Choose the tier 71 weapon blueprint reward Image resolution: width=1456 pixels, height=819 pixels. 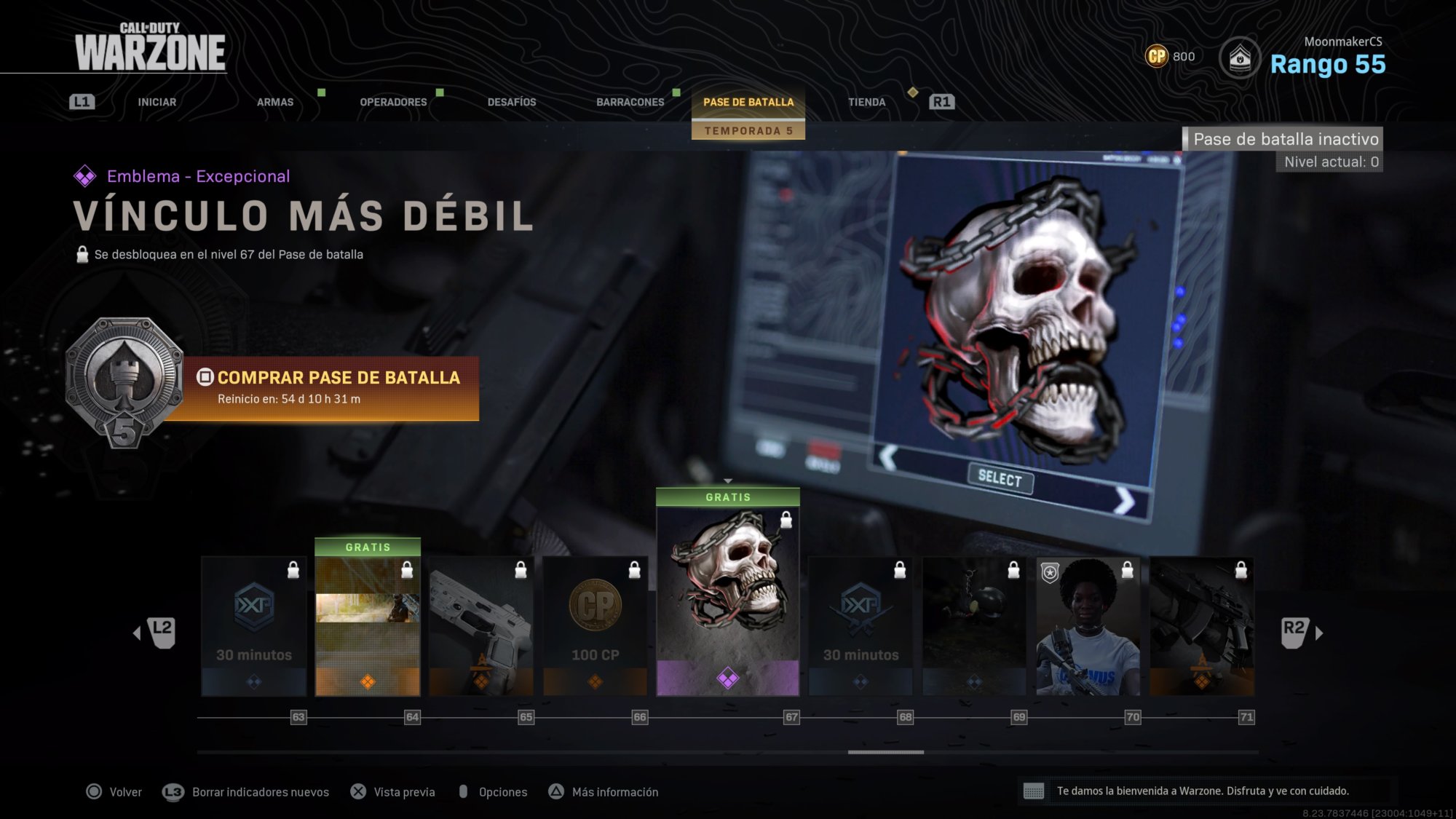pyautogui.click(x=1202, y=626)
